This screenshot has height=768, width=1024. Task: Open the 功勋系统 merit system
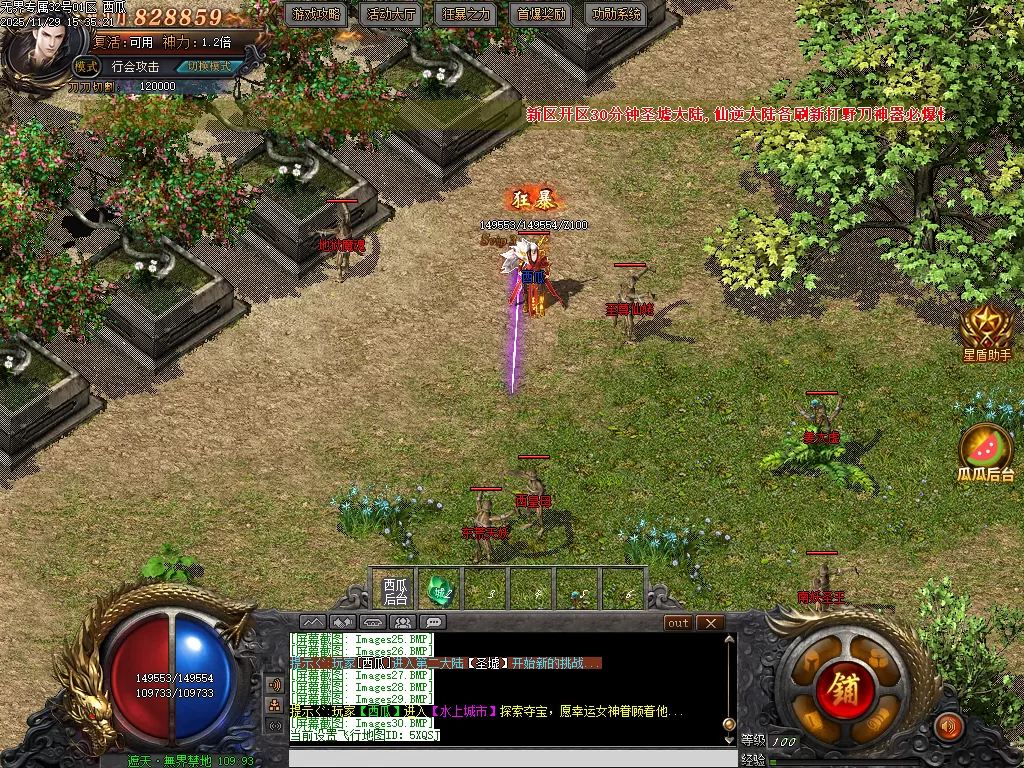(x=617, y=15)
